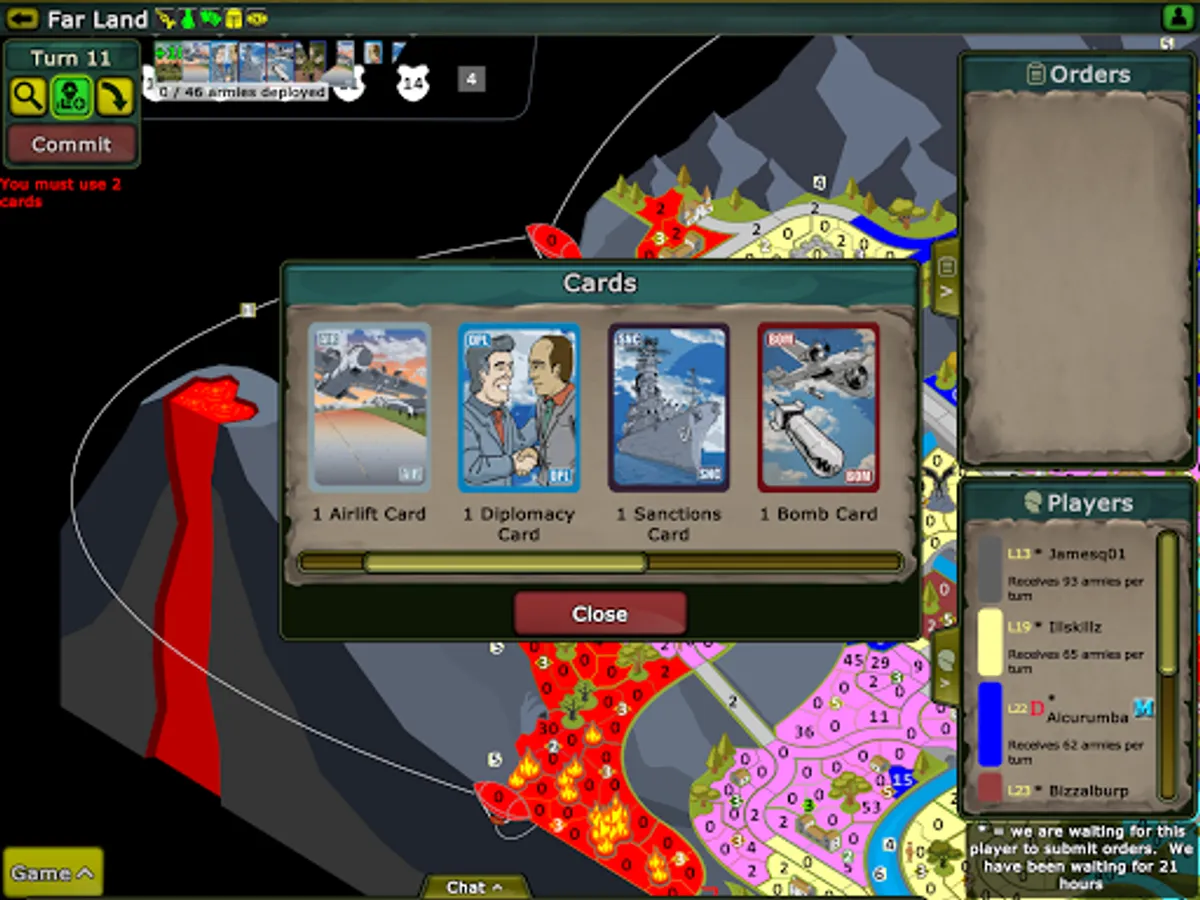The image size is (1200, 900).
Task: Select the Airlift Card
Action: [370, 407]
